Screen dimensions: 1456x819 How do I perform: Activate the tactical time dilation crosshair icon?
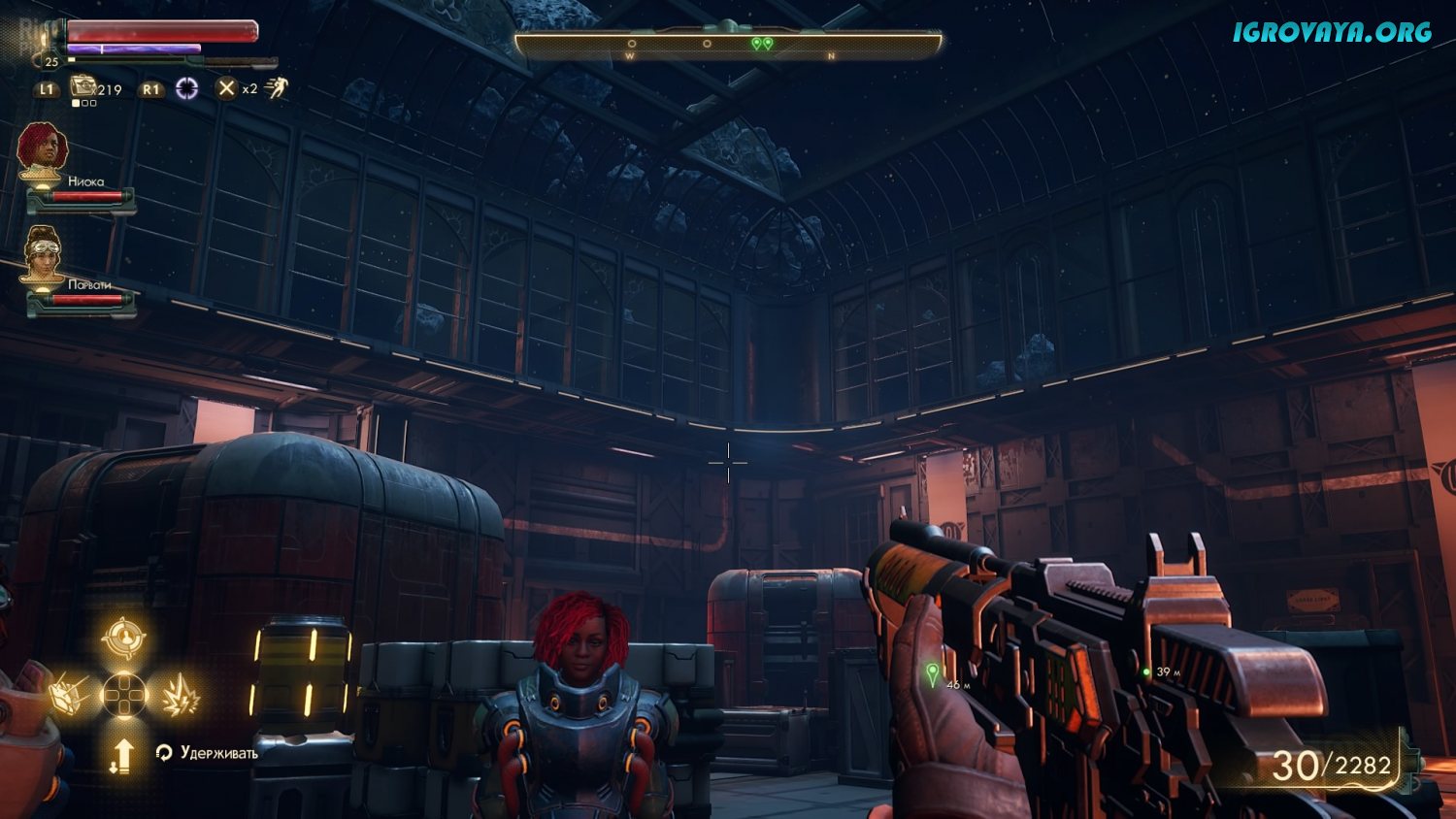pos(186,89)
